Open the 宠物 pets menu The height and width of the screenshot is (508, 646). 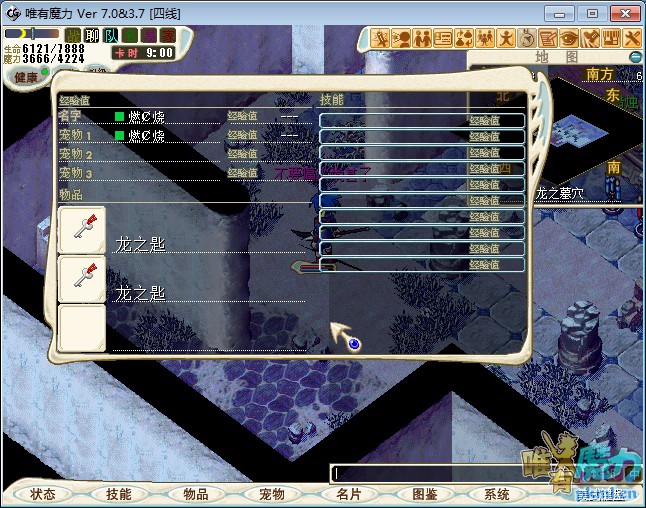click(x=271, y=494)
